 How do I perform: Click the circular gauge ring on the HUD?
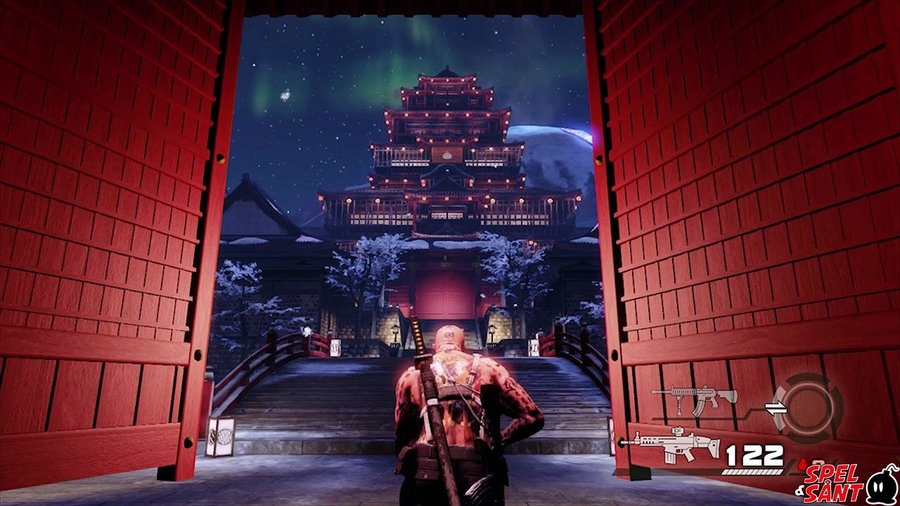[x=808, y=406]
